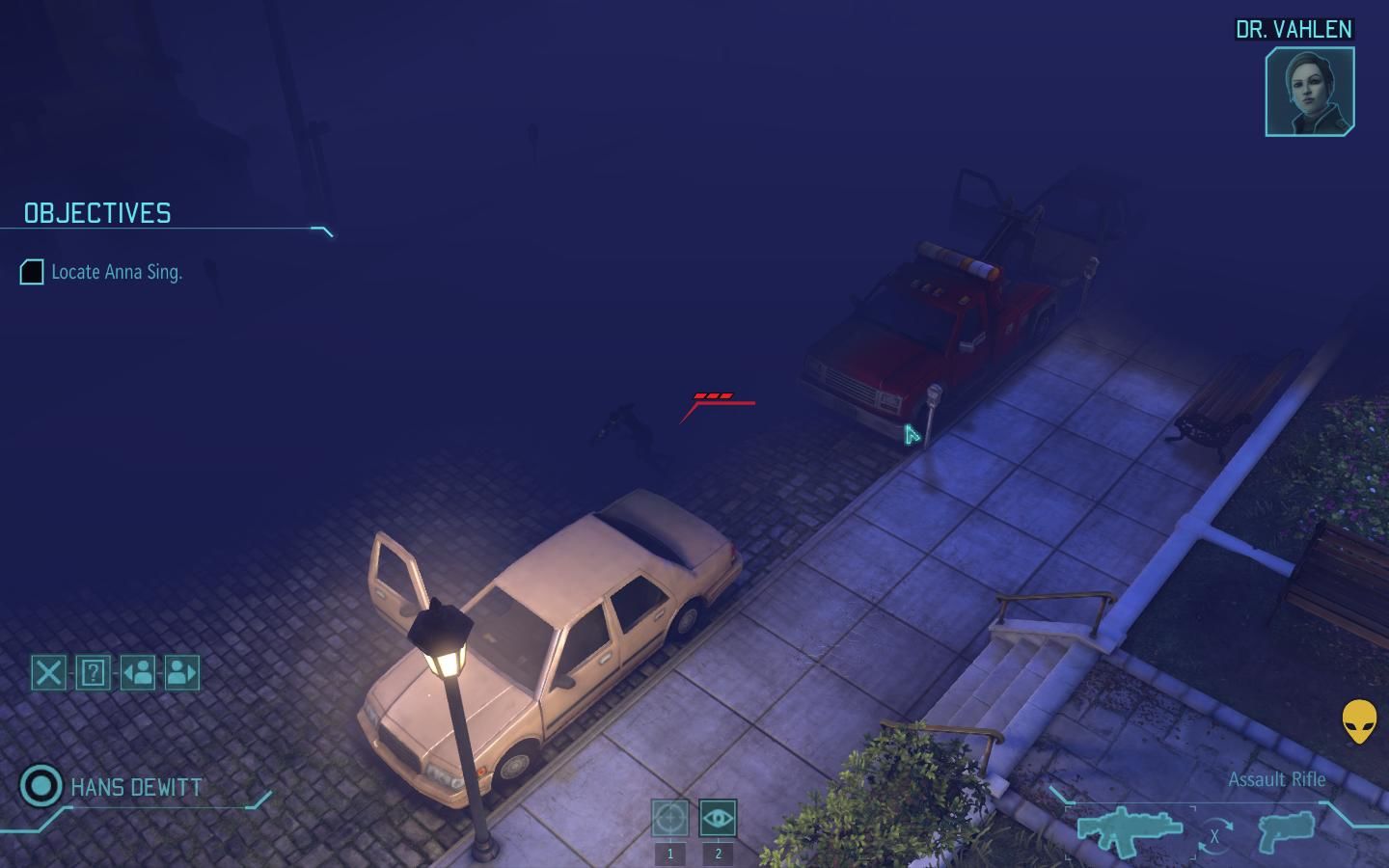Select the Fire Weapon crosshair ability
Screen dimensions: 1389x868
(671, 820)
